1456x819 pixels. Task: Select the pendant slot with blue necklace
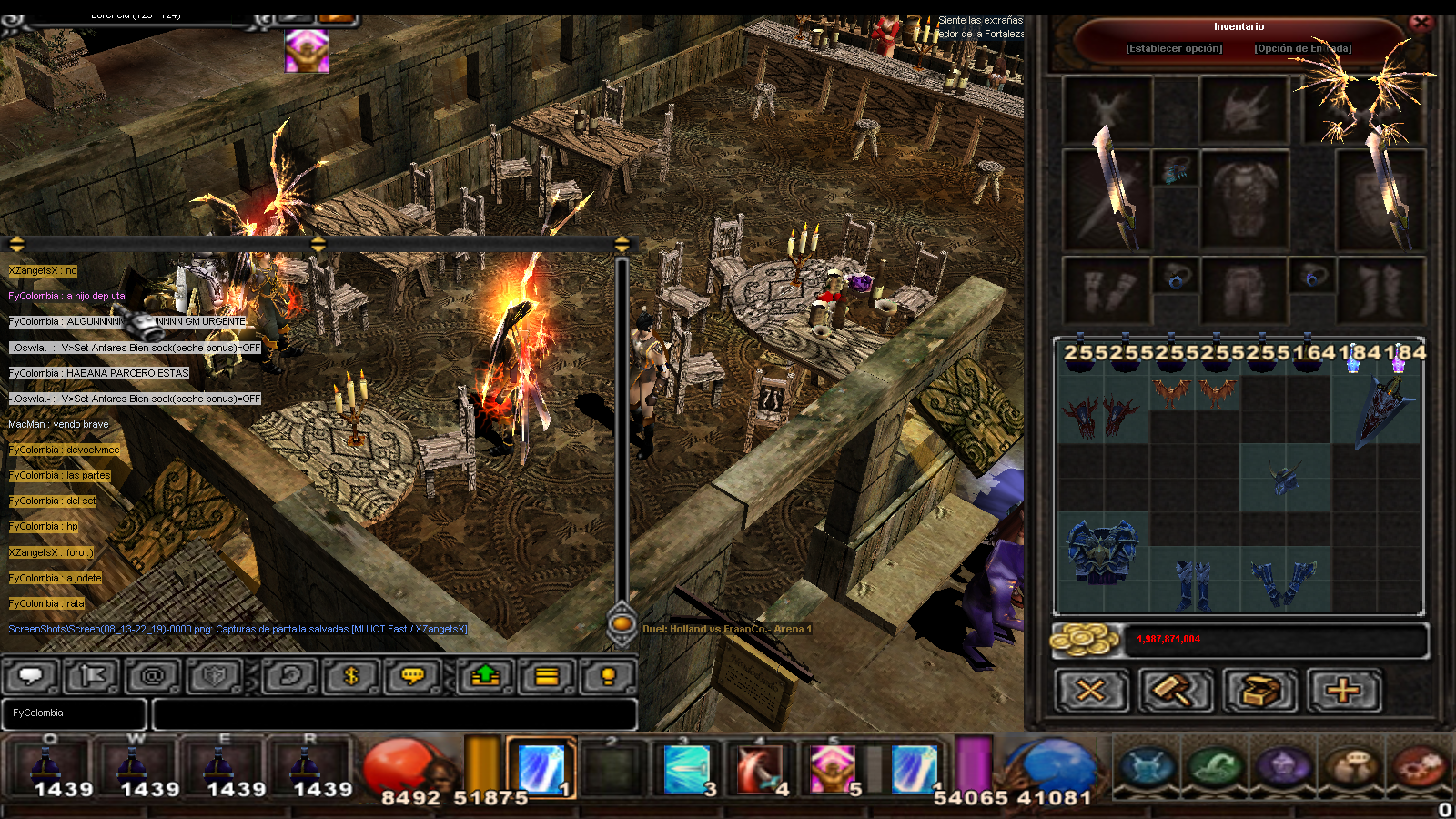point(1175,169)
